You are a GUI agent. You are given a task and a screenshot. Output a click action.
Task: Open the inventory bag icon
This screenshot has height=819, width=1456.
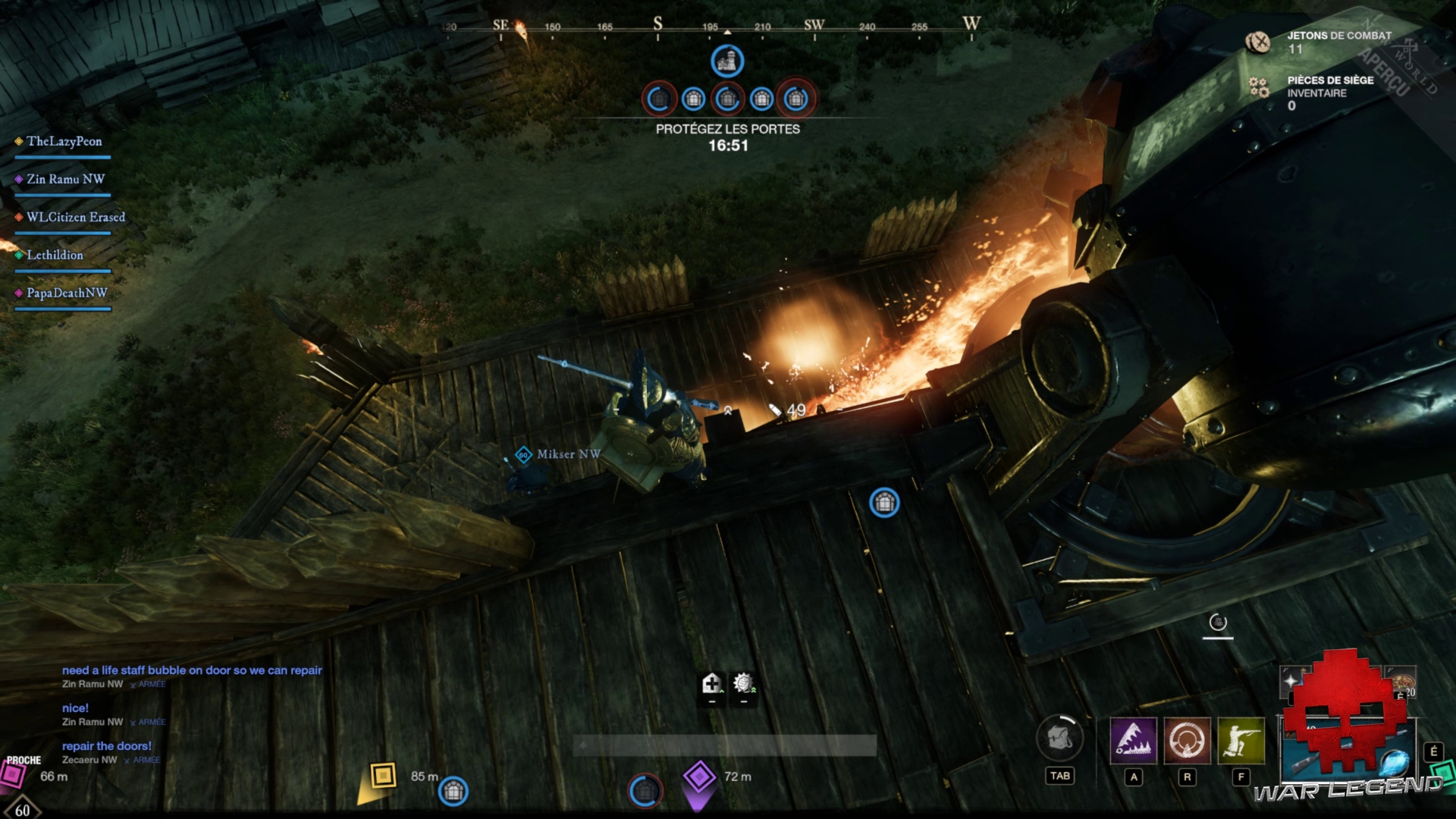coord(1059,737)
